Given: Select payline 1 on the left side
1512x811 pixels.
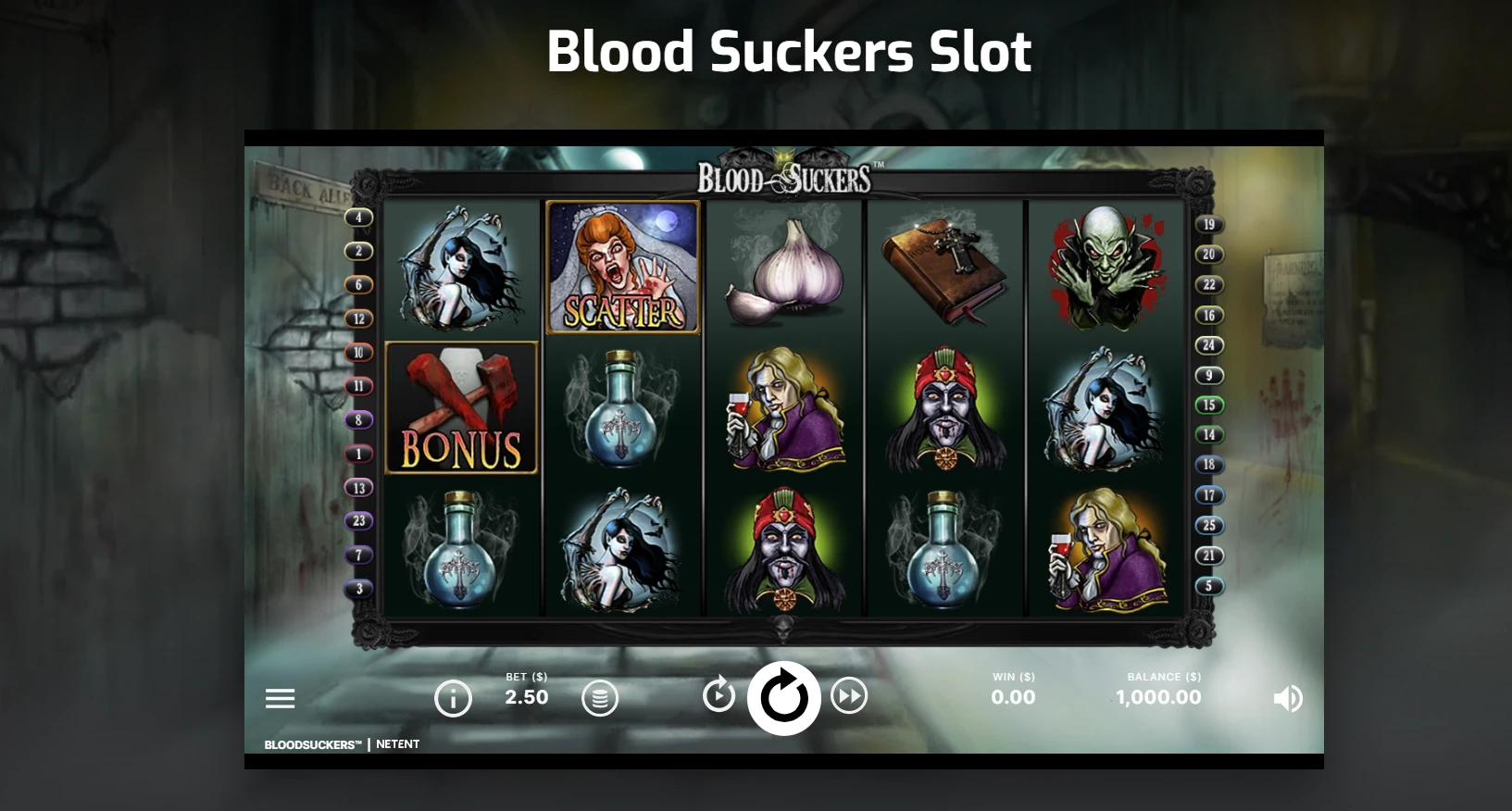Looking at the screenshot, I should click(x=358, y=453).
